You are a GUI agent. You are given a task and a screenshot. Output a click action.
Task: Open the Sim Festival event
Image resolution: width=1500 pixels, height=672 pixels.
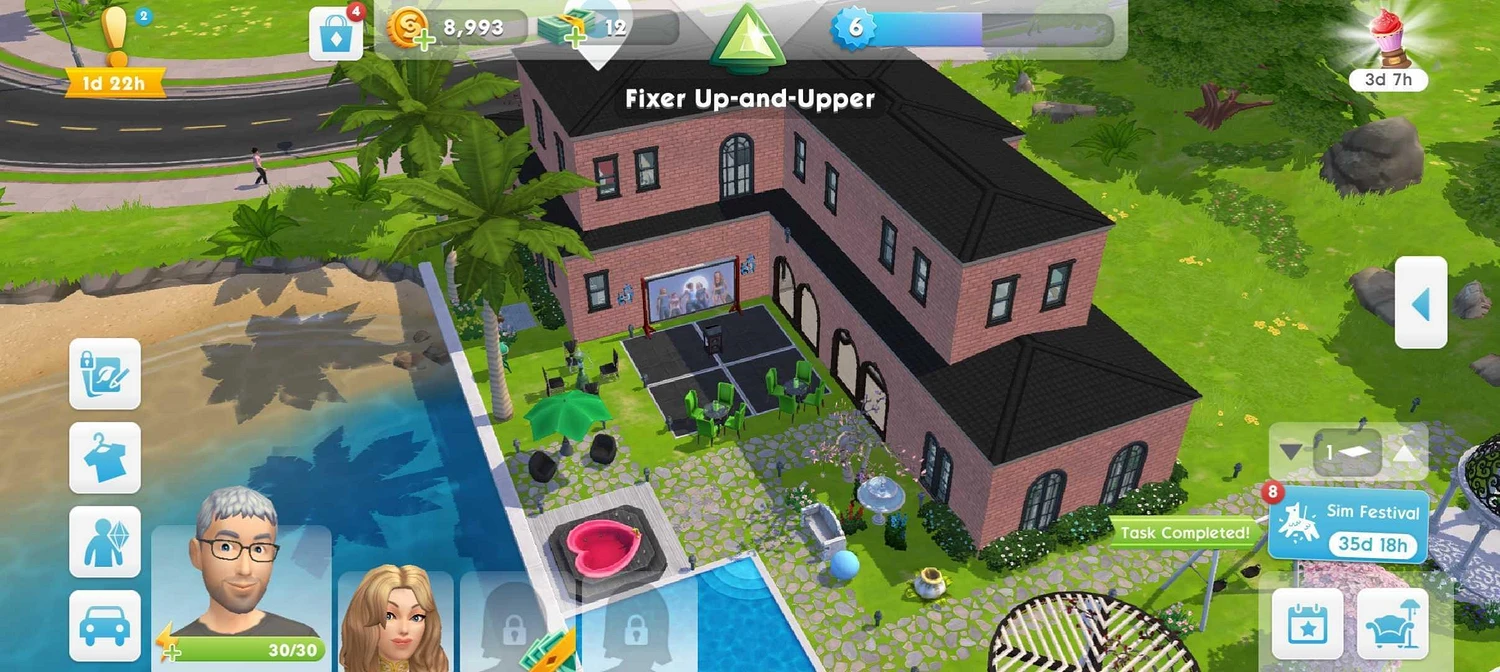[x=1347, y=526]
